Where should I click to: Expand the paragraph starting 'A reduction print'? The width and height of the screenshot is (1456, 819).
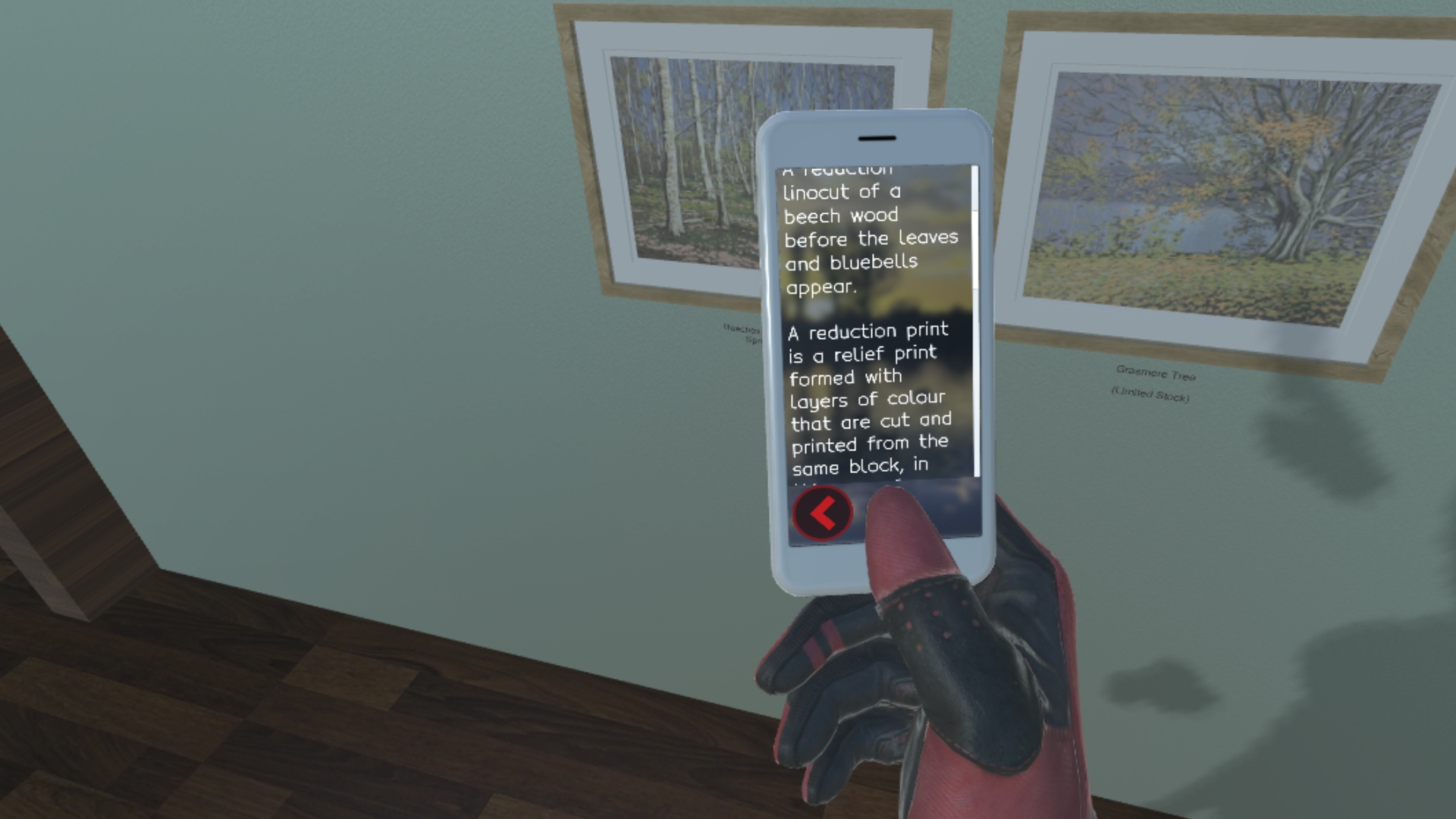tap(868, 398)
